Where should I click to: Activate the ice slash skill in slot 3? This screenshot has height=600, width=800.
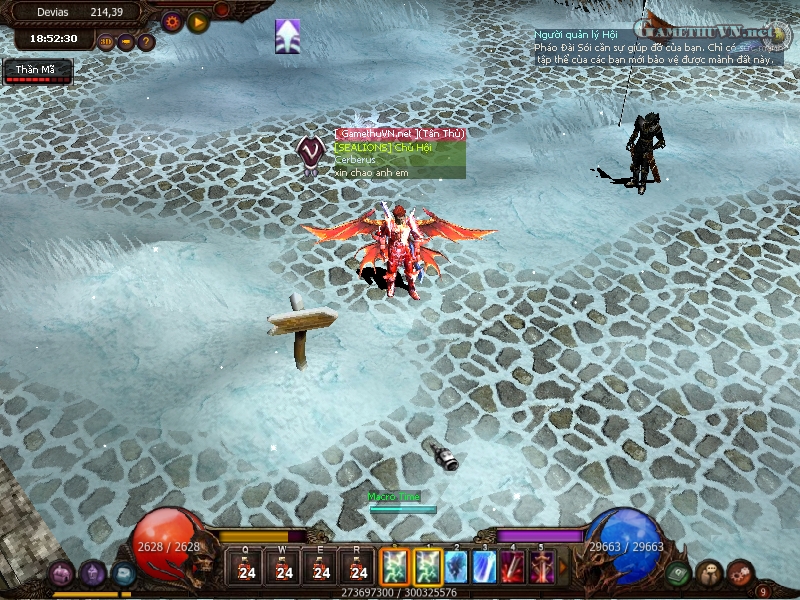(x=485, y=567)
